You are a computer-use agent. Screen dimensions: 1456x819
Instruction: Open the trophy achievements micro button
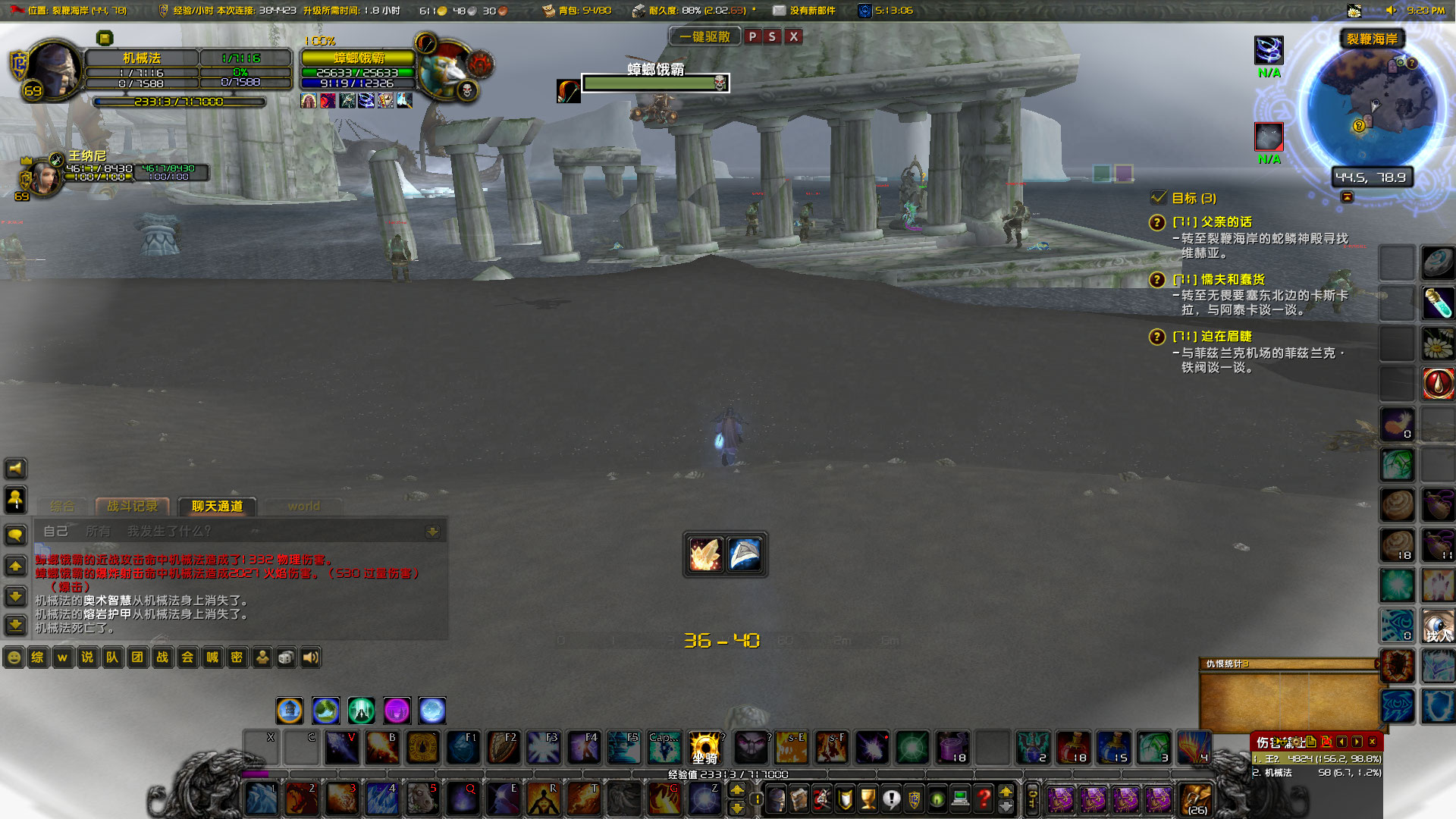[868, 799]
